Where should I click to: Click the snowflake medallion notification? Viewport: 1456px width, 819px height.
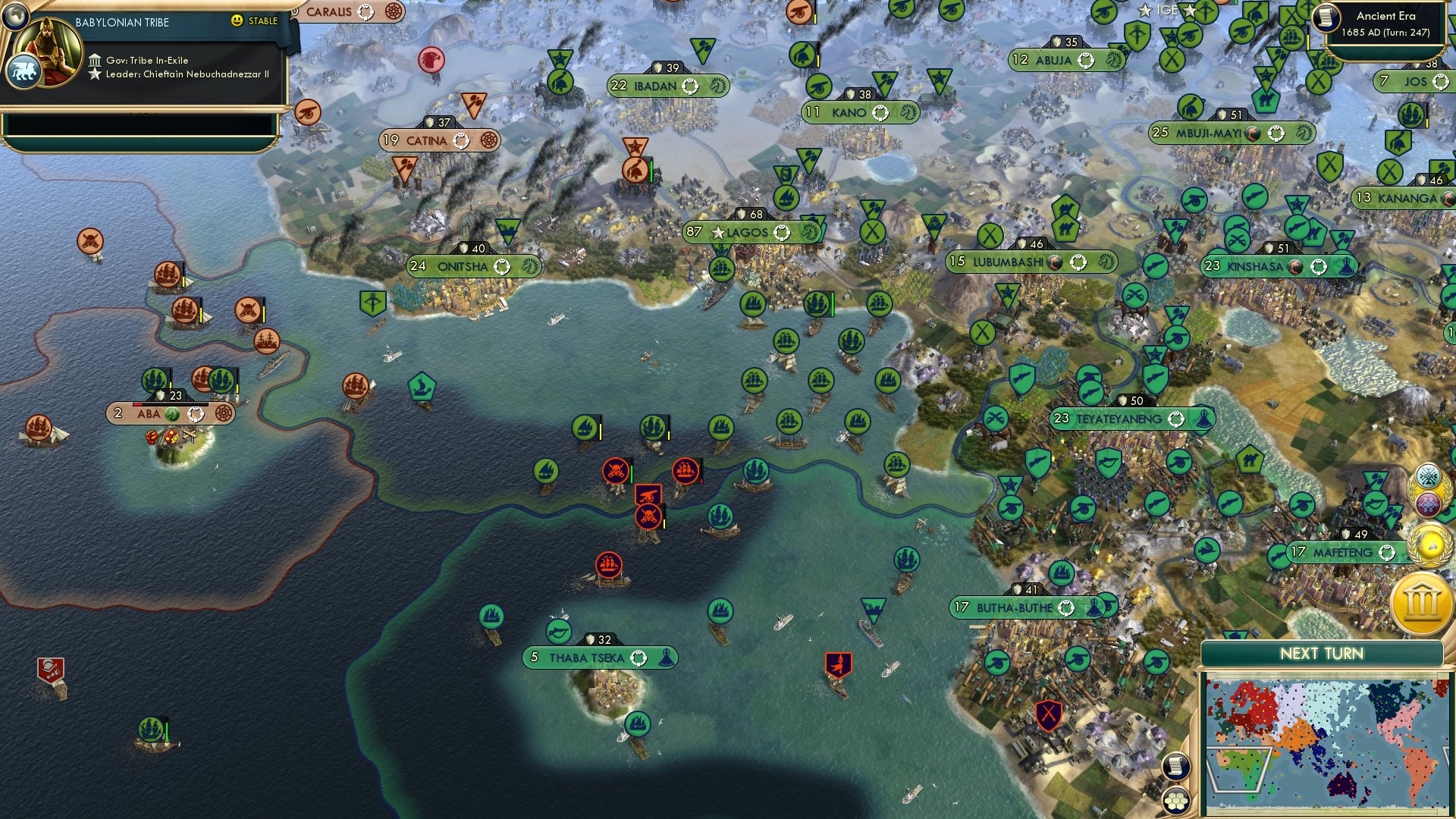[x=1430, y=475]
